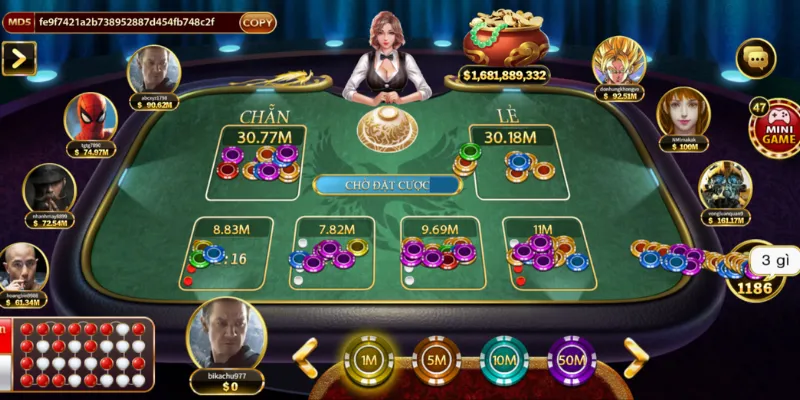View the Spider-Man avatar player profile
Screen dimensions: 800x400
coord(90,119)
